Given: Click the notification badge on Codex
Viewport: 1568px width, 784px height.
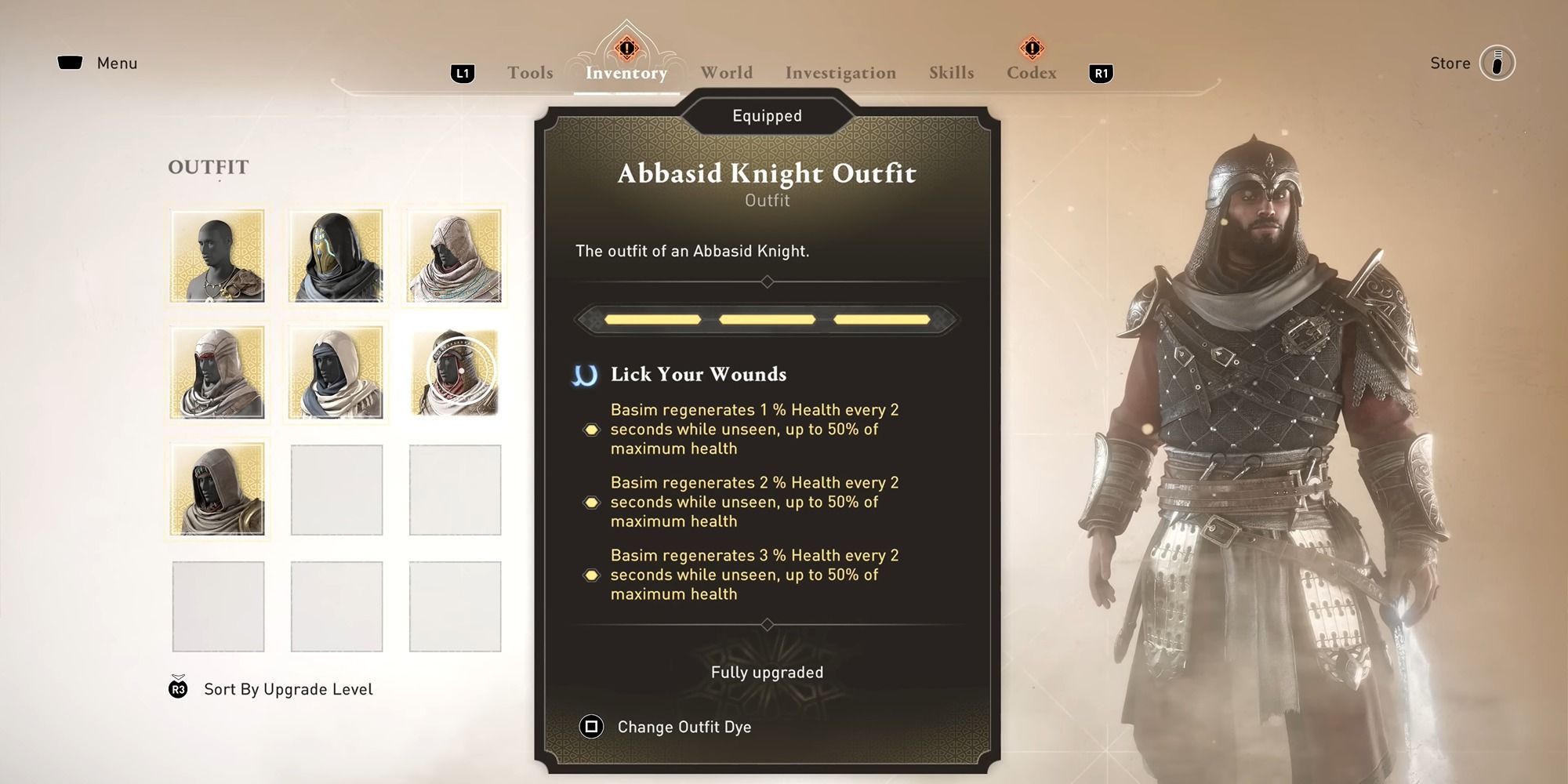Looking at the screenshot, I should click(x=1033, y=47).
